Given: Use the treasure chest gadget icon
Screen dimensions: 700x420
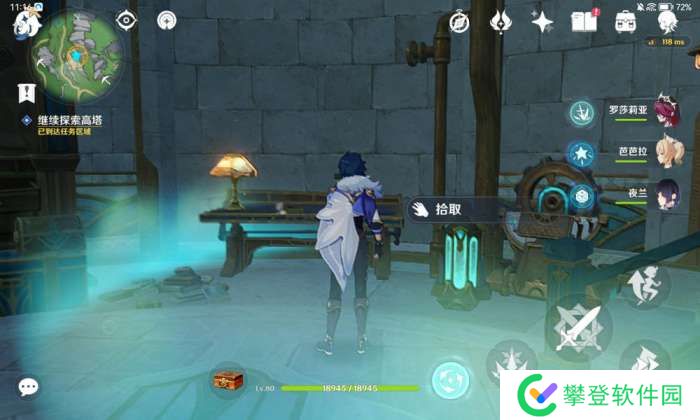Looking at the screenshot, I should point(227,381).
